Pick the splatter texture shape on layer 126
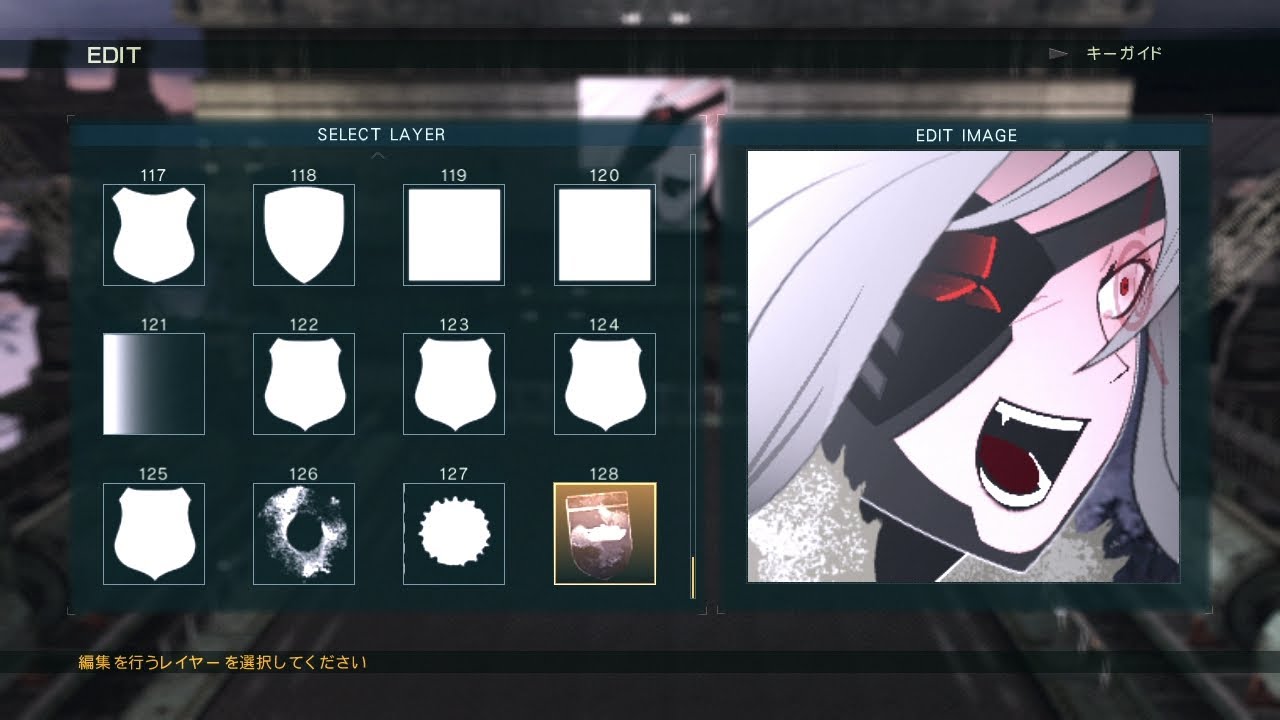Viewport: 1280px width, 720px height. 303,533
